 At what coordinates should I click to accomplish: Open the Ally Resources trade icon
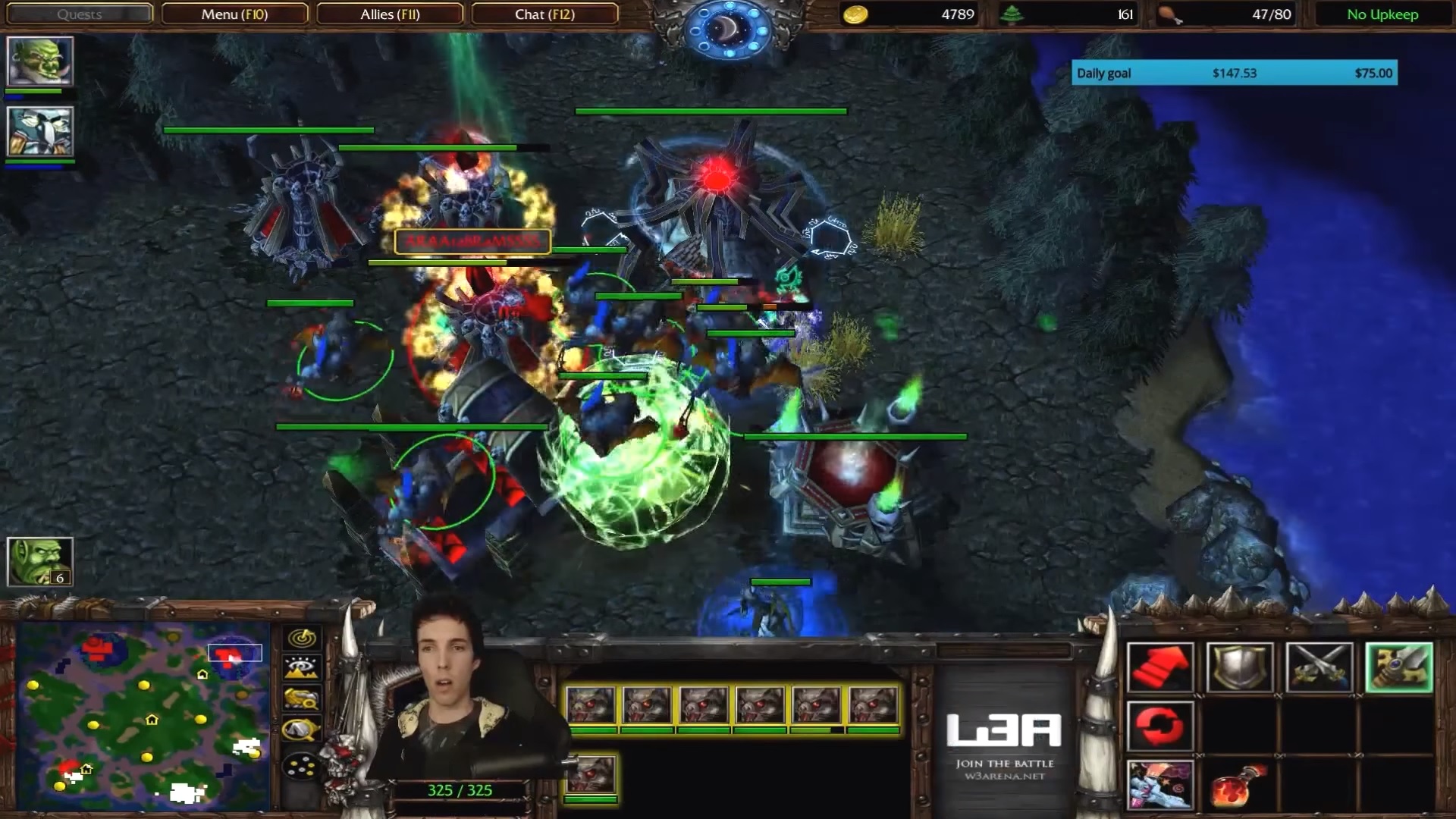click(x=300, y=698)
